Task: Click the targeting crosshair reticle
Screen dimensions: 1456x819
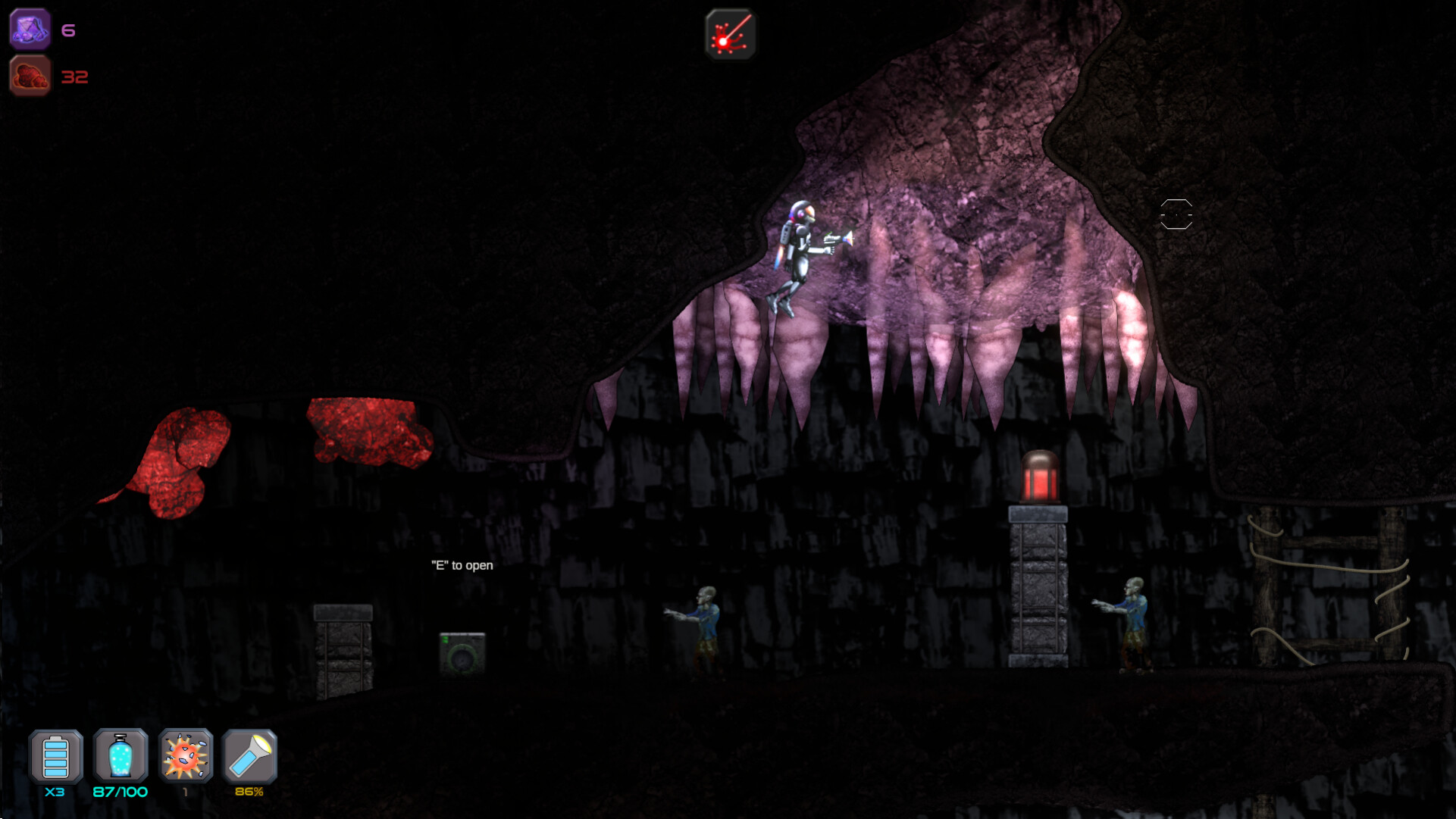Action: [x=1177, y=215]
